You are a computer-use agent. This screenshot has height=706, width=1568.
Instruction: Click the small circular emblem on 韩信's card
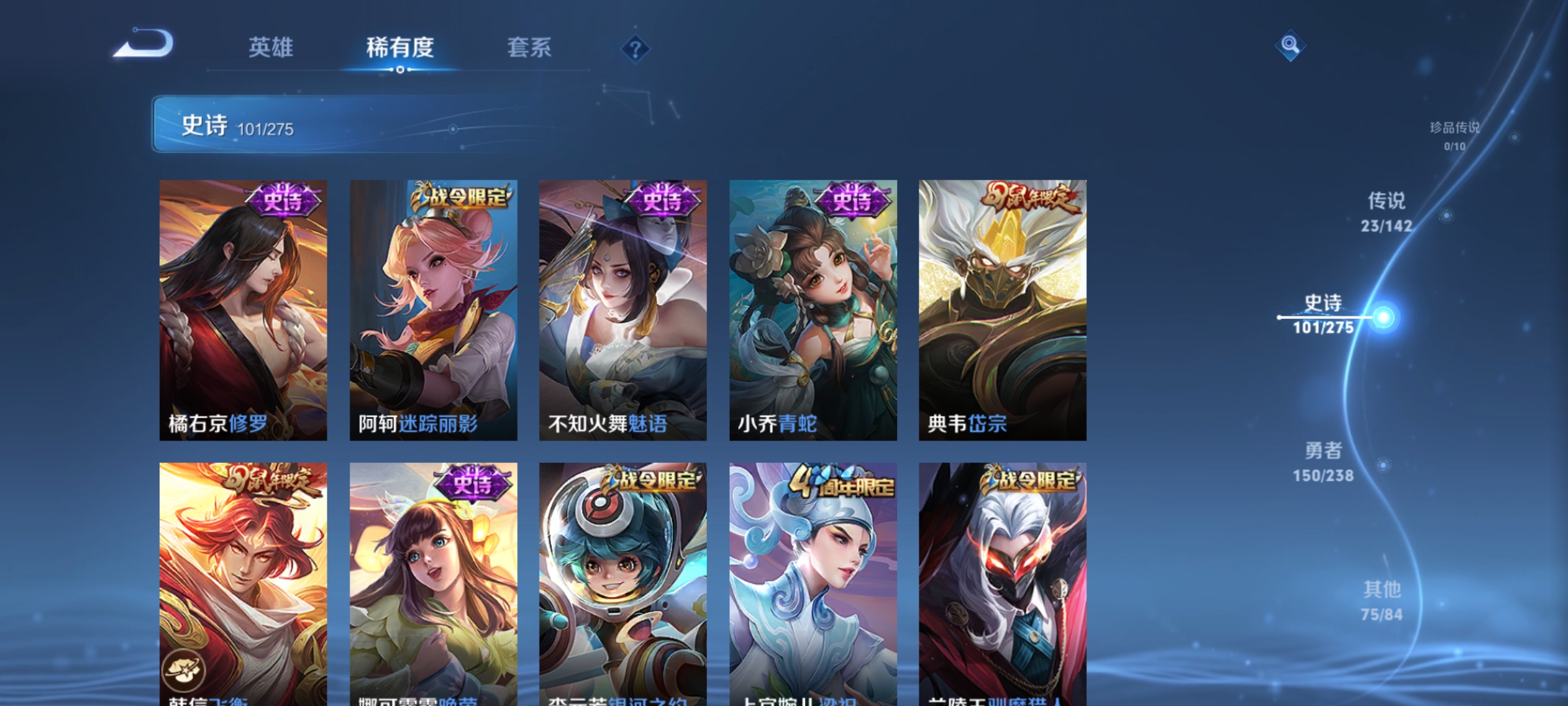point(184,669)
